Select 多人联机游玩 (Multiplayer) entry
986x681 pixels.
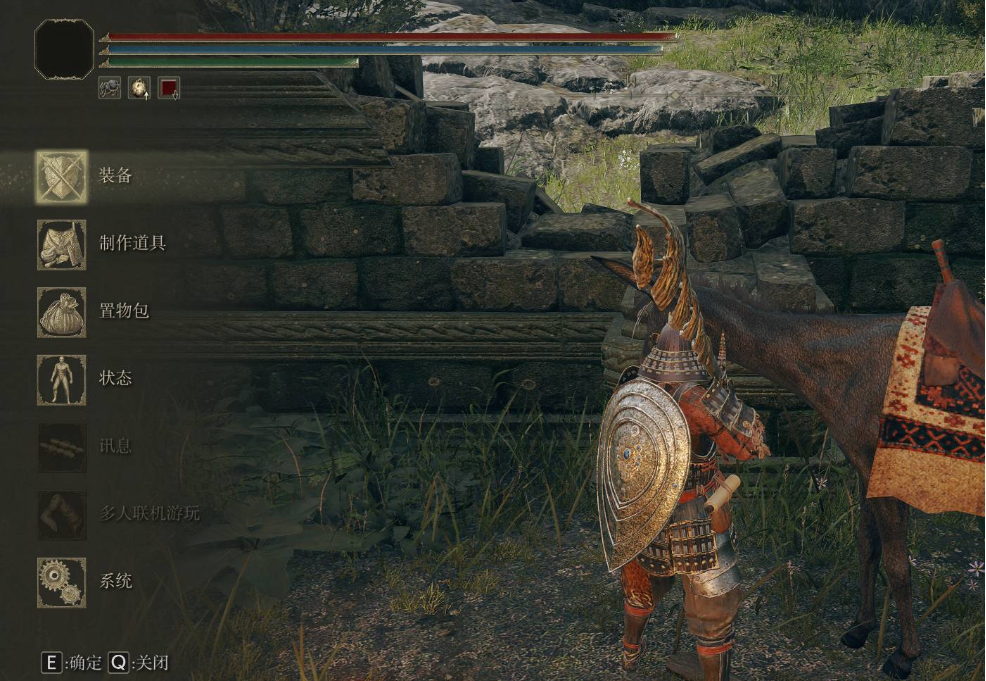(x=62, y=514)
